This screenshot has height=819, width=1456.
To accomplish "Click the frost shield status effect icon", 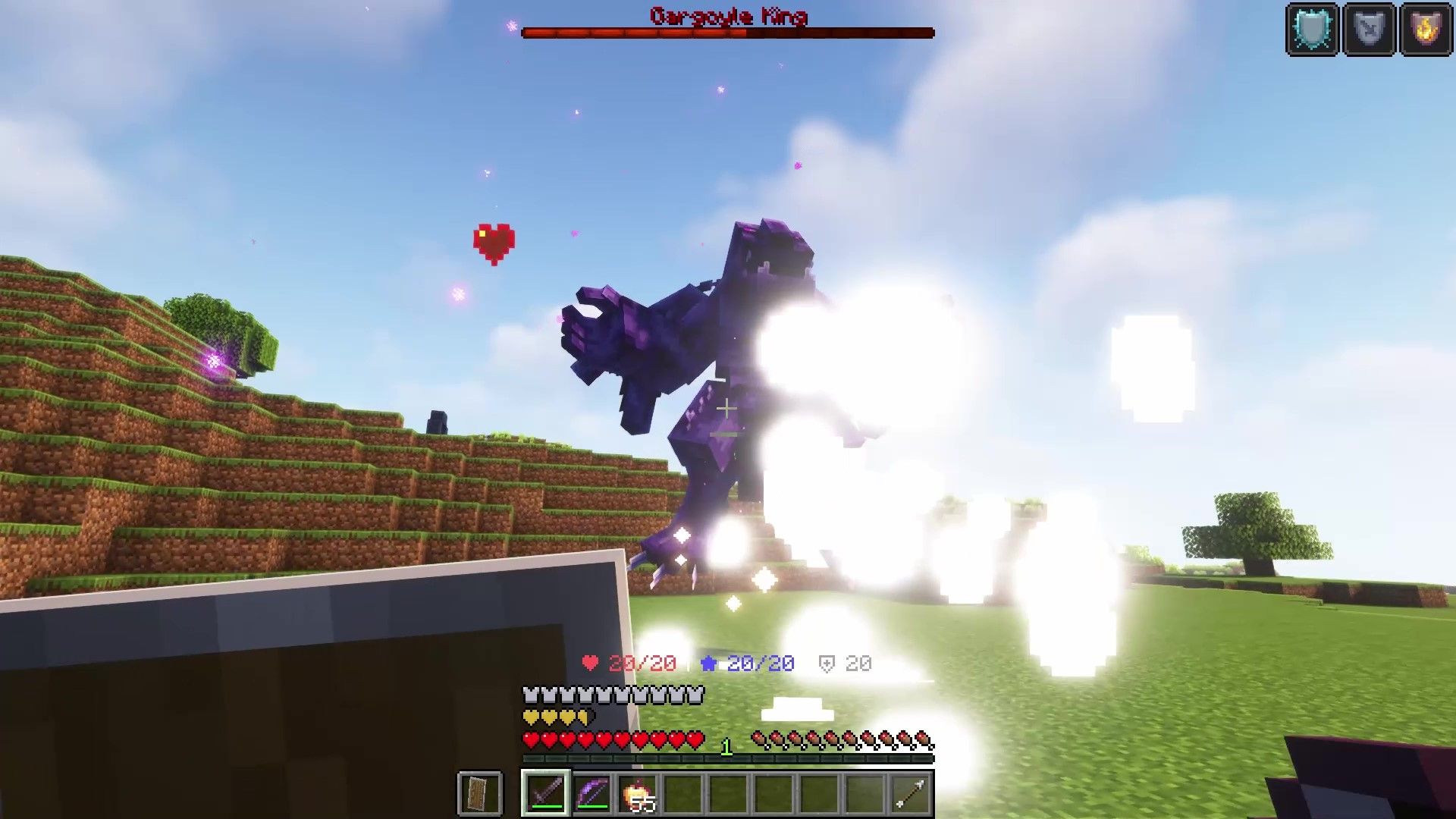I will click(x=1313, y=30).
